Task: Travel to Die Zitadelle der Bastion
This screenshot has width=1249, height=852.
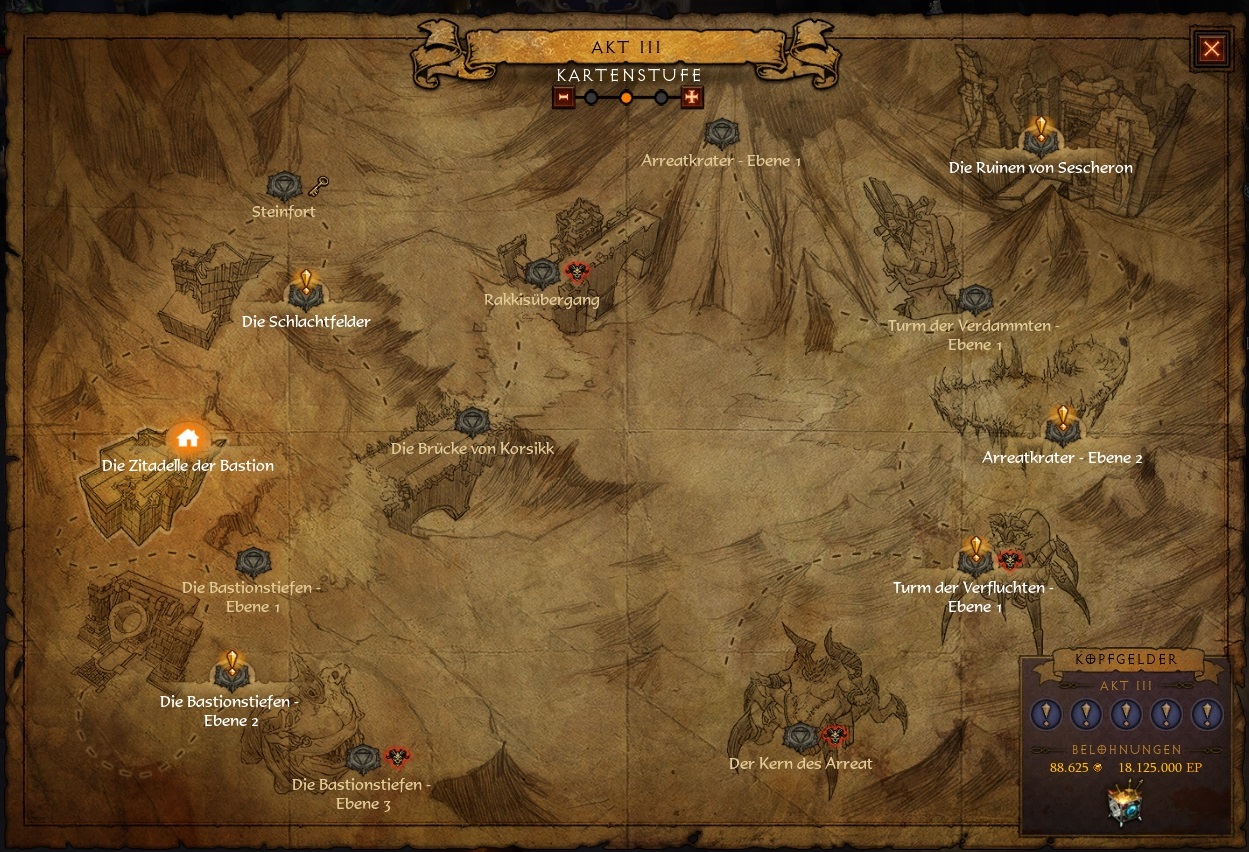Action: [x=187, y=439]
